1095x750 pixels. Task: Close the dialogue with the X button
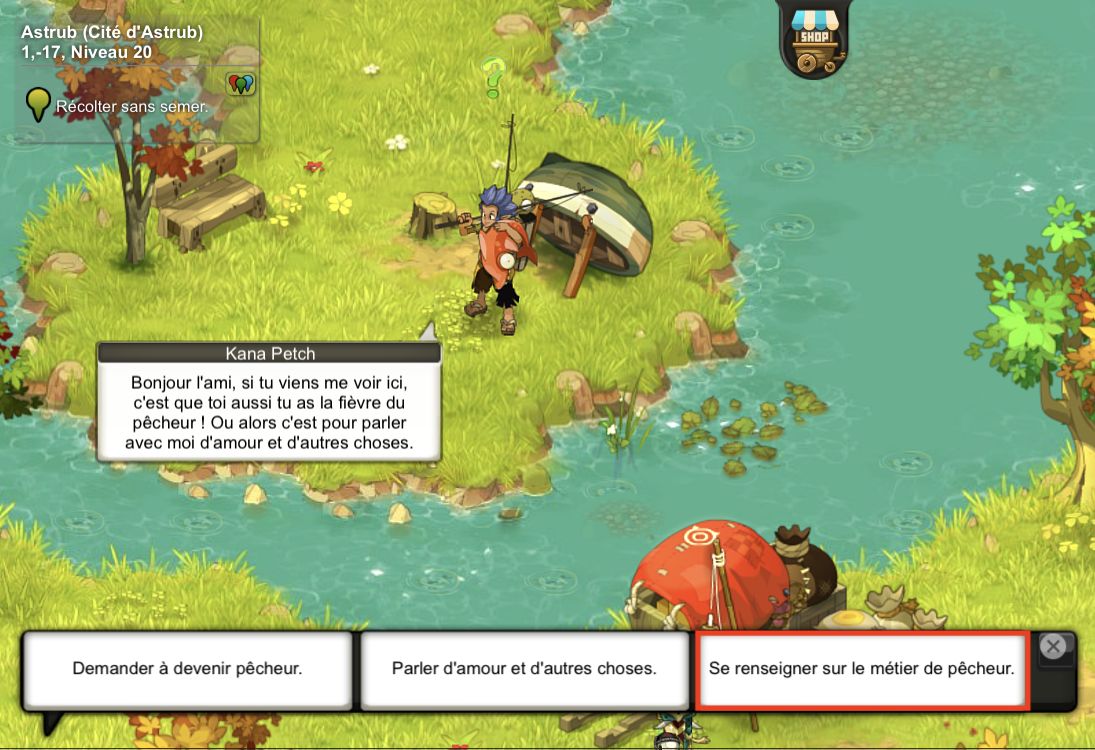[1052, 647]
